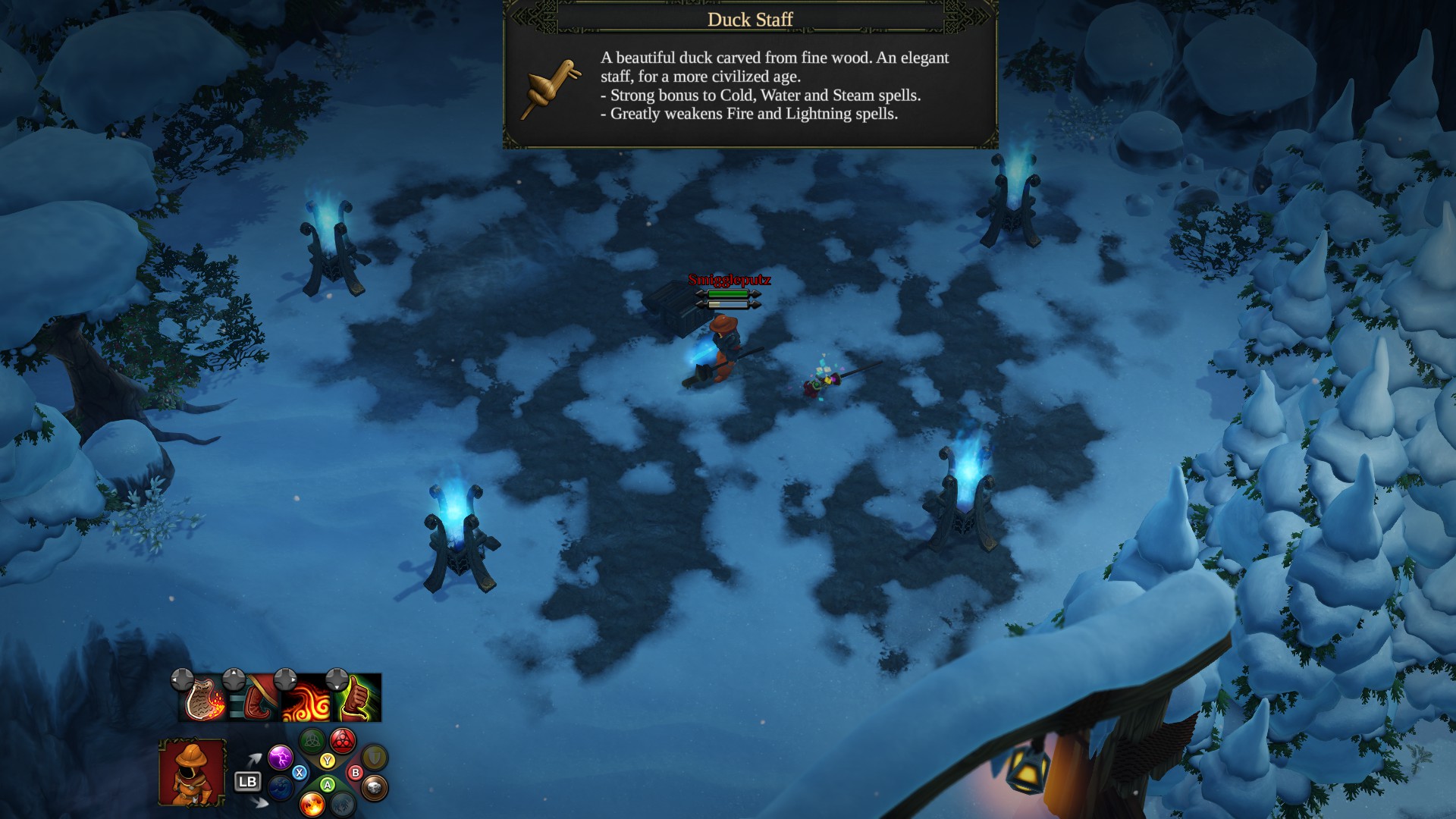The height and width of the screenshot is (819, 1456).
Task: Cast the fiery swirl magick
Action: coord(306,698)
